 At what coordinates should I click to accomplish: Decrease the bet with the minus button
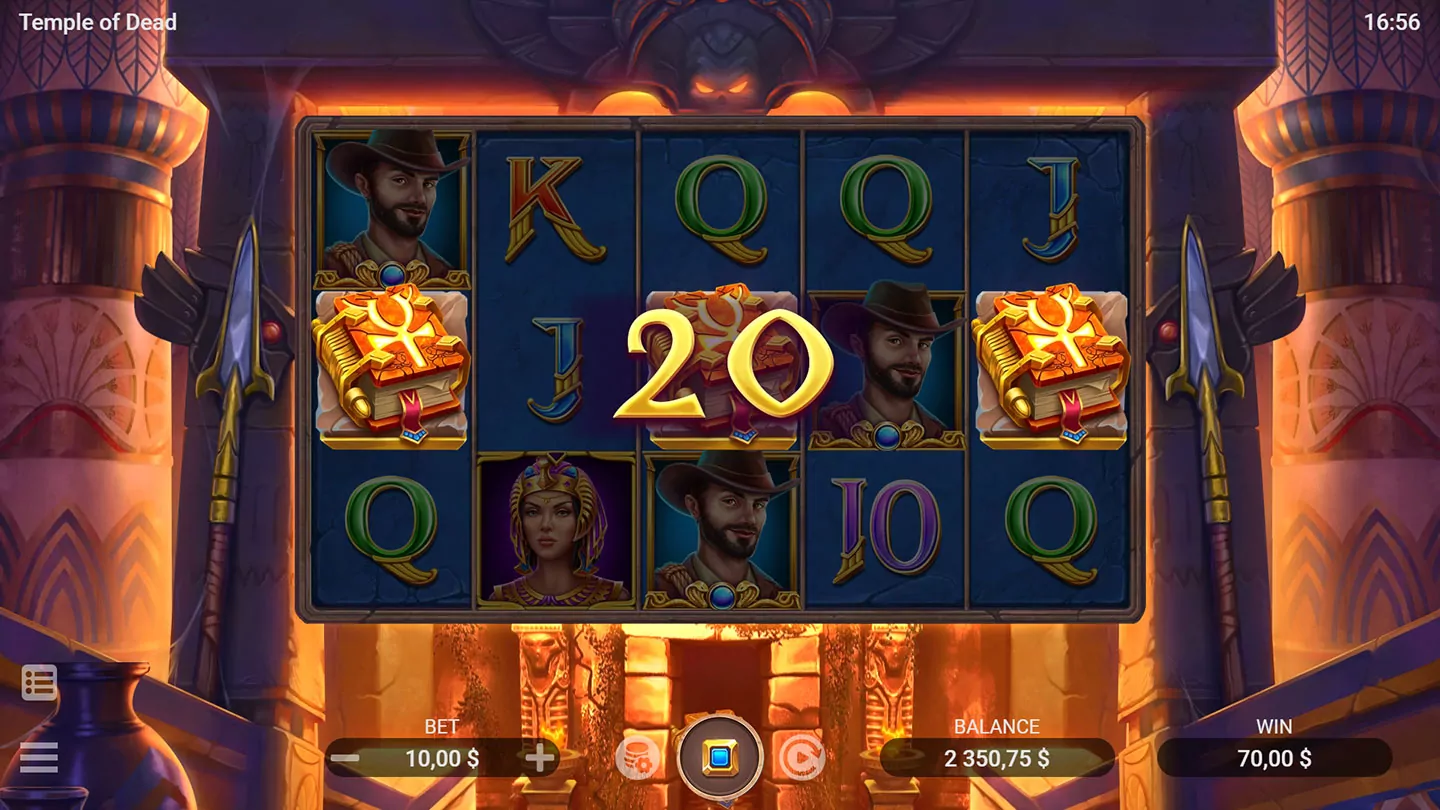(345, 758)
